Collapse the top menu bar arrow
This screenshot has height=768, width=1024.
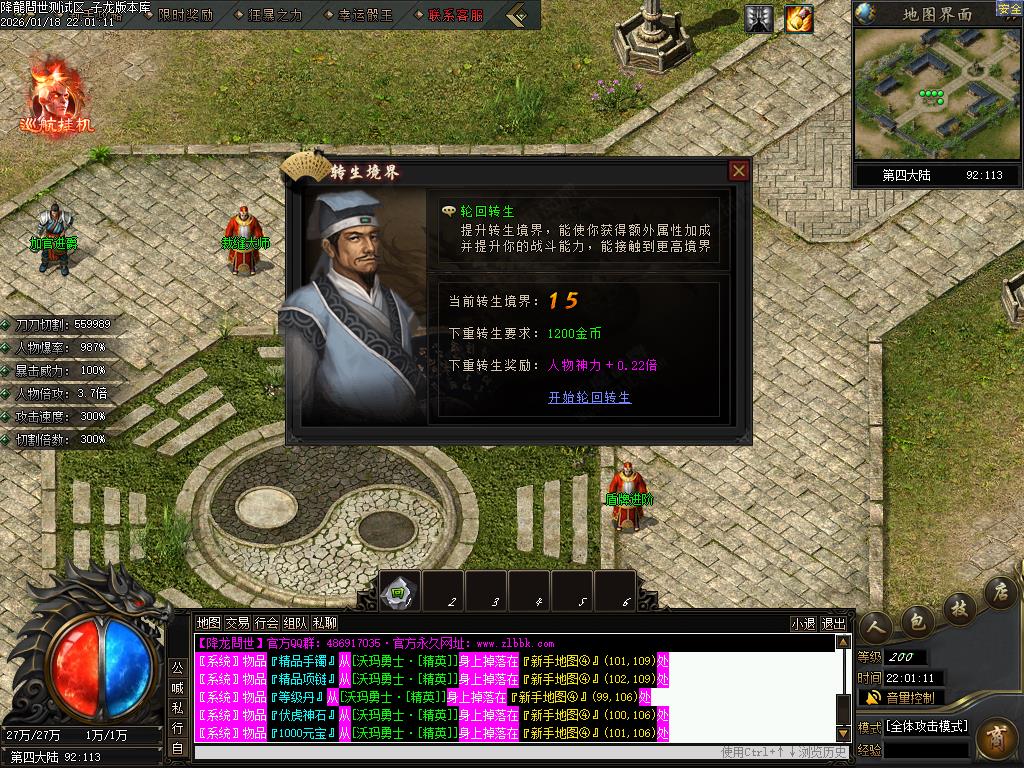click(517, 15)
